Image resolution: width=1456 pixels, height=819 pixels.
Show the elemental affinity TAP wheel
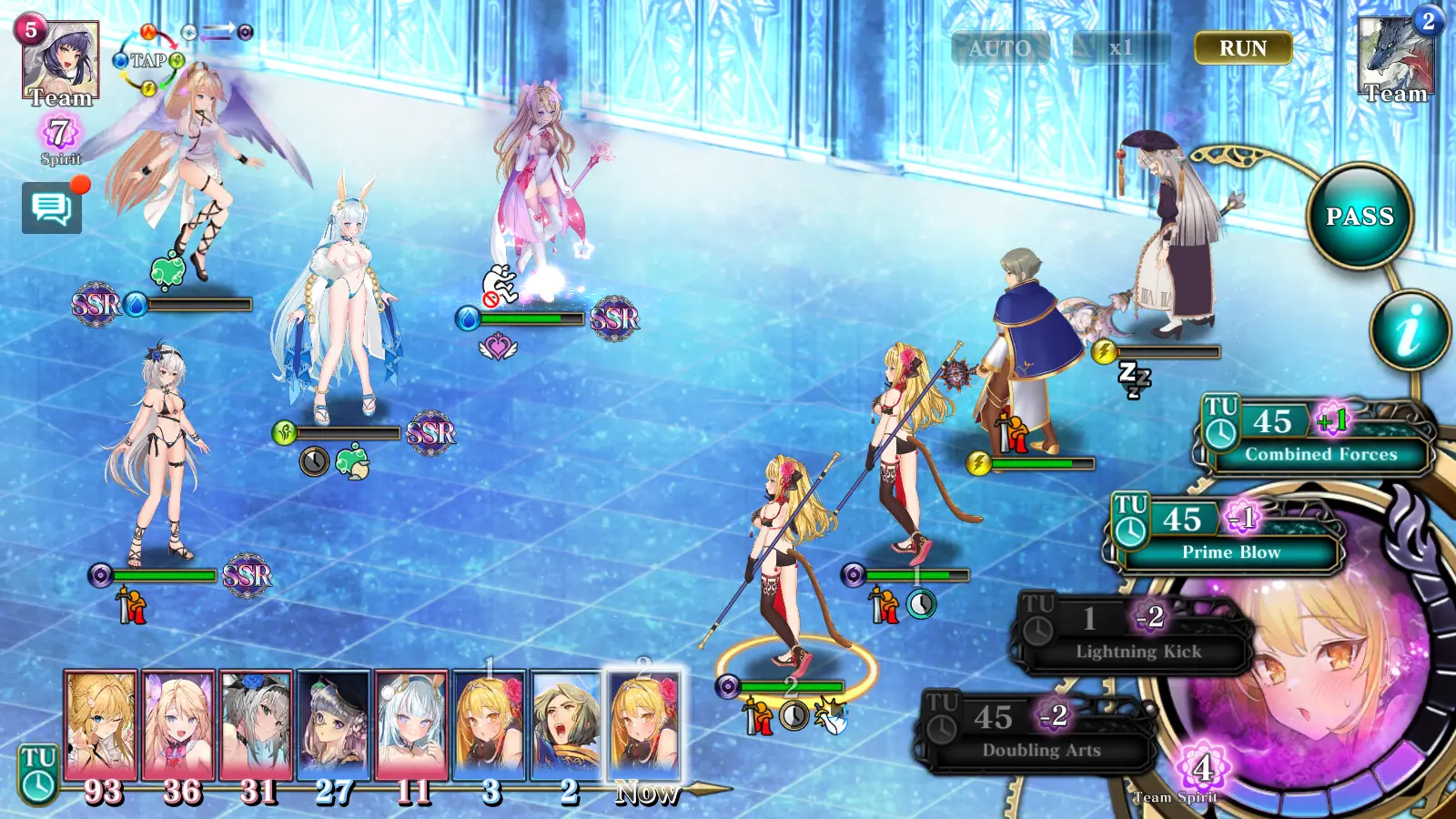pos(148,61)
